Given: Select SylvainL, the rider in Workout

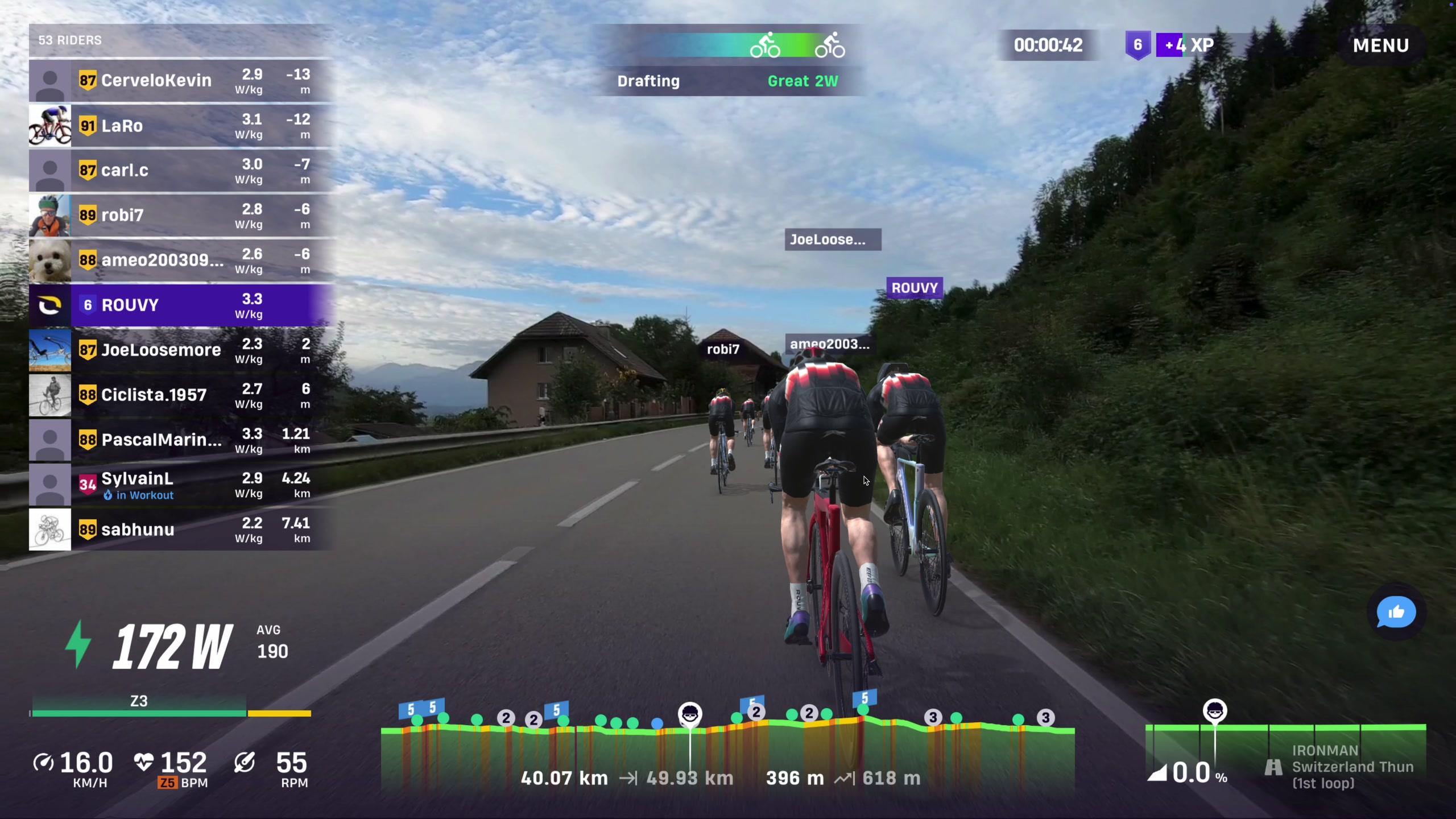Looking at the screenshot, I should click(x=181, y=485).
